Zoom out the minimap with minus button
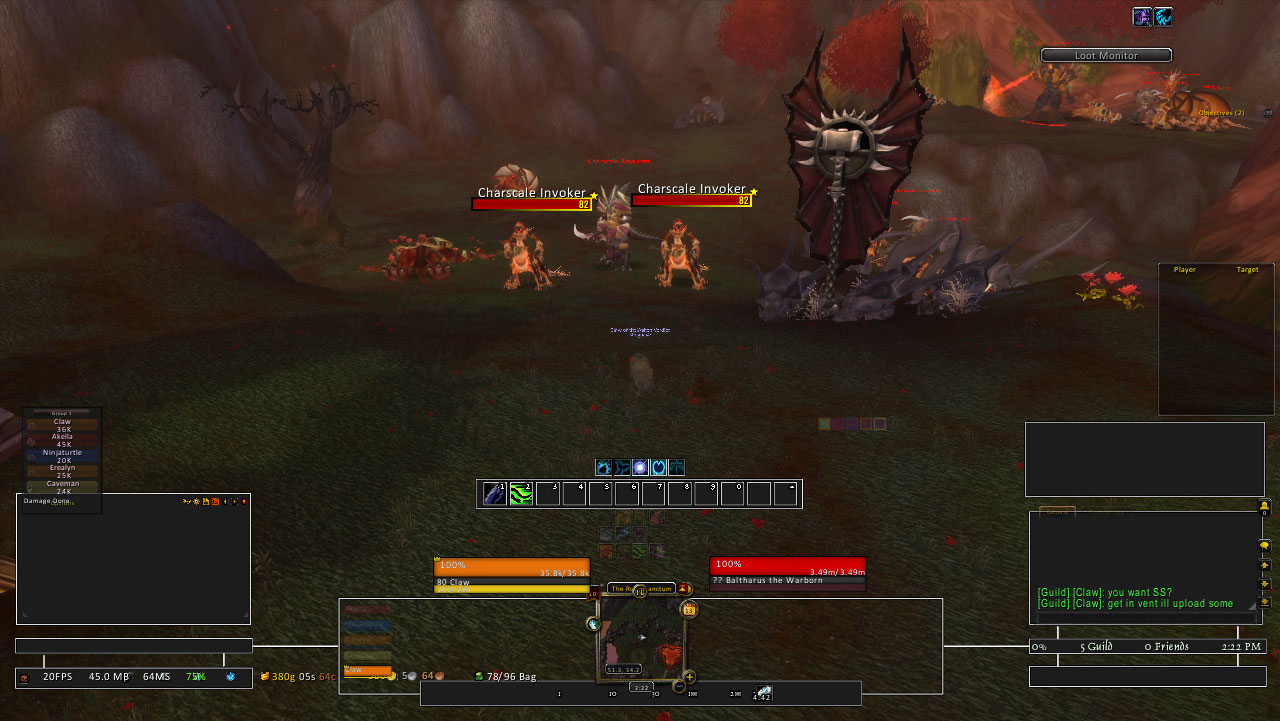Viewport: 1280px width, 721px height. [x=679, y=686]
